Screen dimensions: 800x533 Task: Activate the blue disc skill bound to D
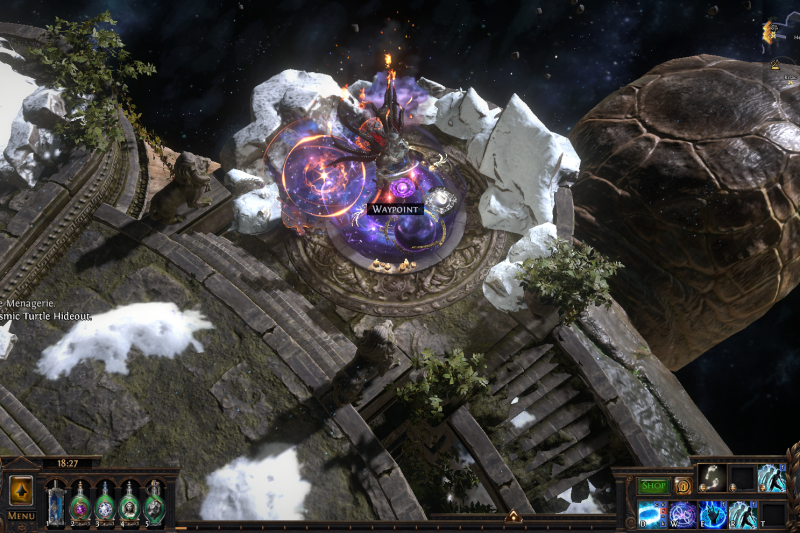point(652,514)
